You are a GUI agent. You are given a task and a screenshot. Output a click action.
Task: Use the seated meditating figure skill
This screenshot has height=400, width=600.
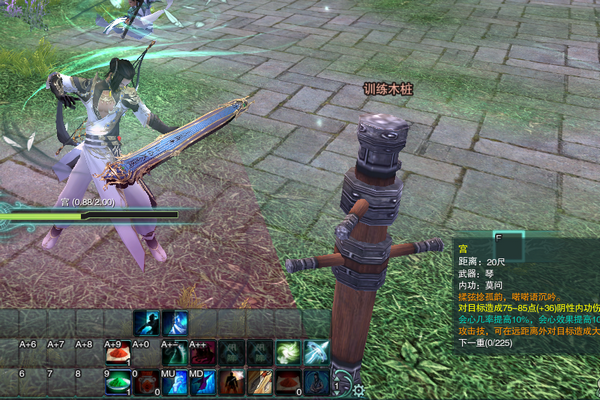point(317,383)
